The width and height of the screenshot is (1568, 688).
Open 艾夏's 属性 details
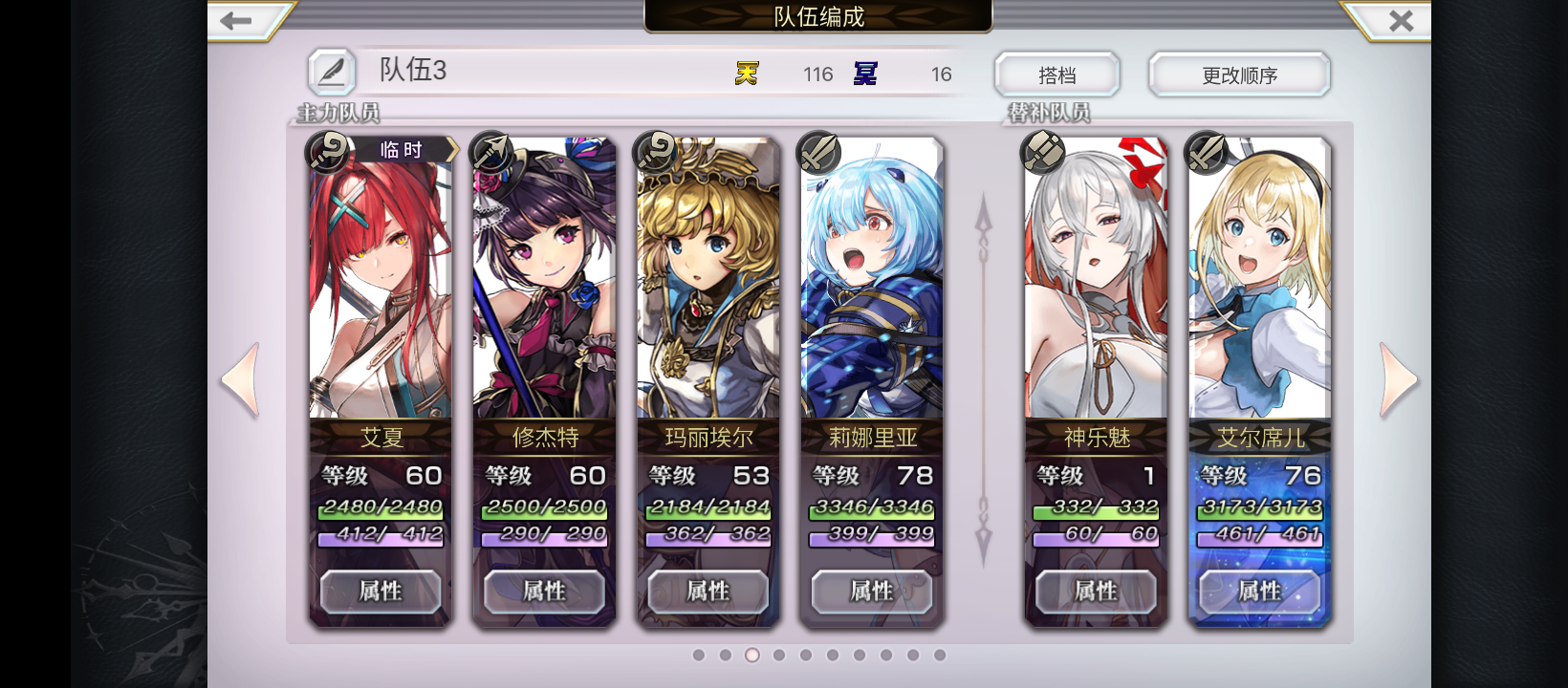tap(380, 591)
